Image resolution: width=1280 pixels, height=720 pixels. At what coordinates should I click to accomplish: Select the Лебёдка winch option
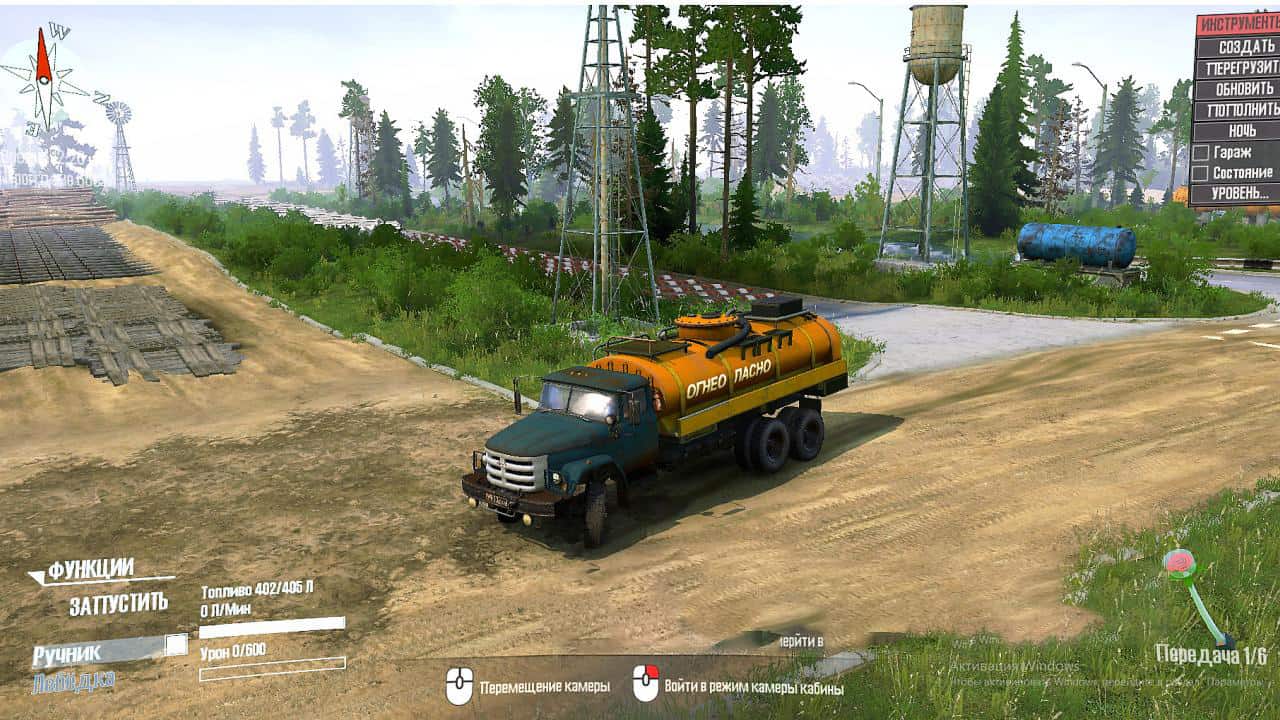(73, 682)
